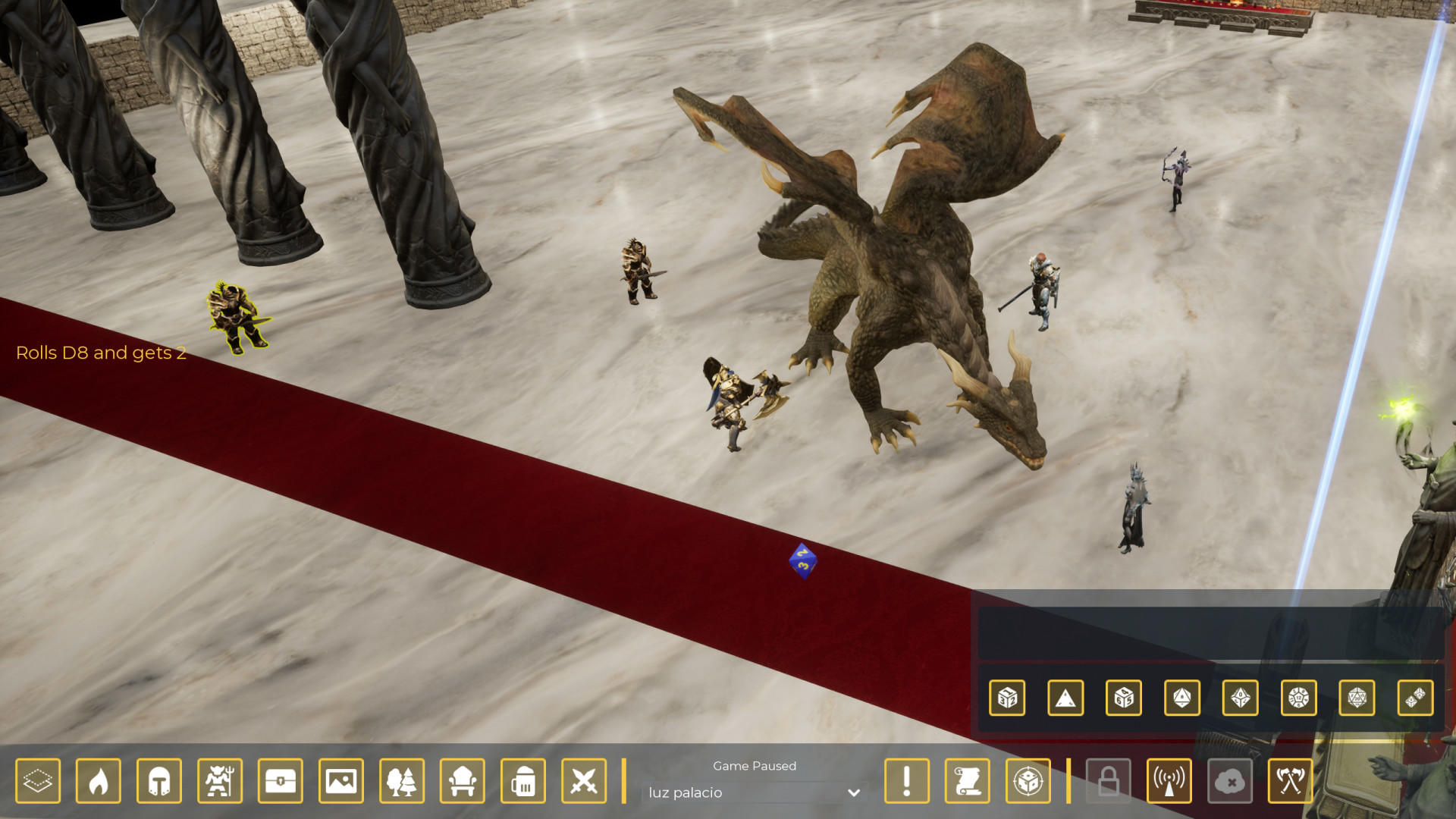The width and height of the screenshot is (1456, 819).
Task: Roll the D20 die
Action: point(1357,698)
